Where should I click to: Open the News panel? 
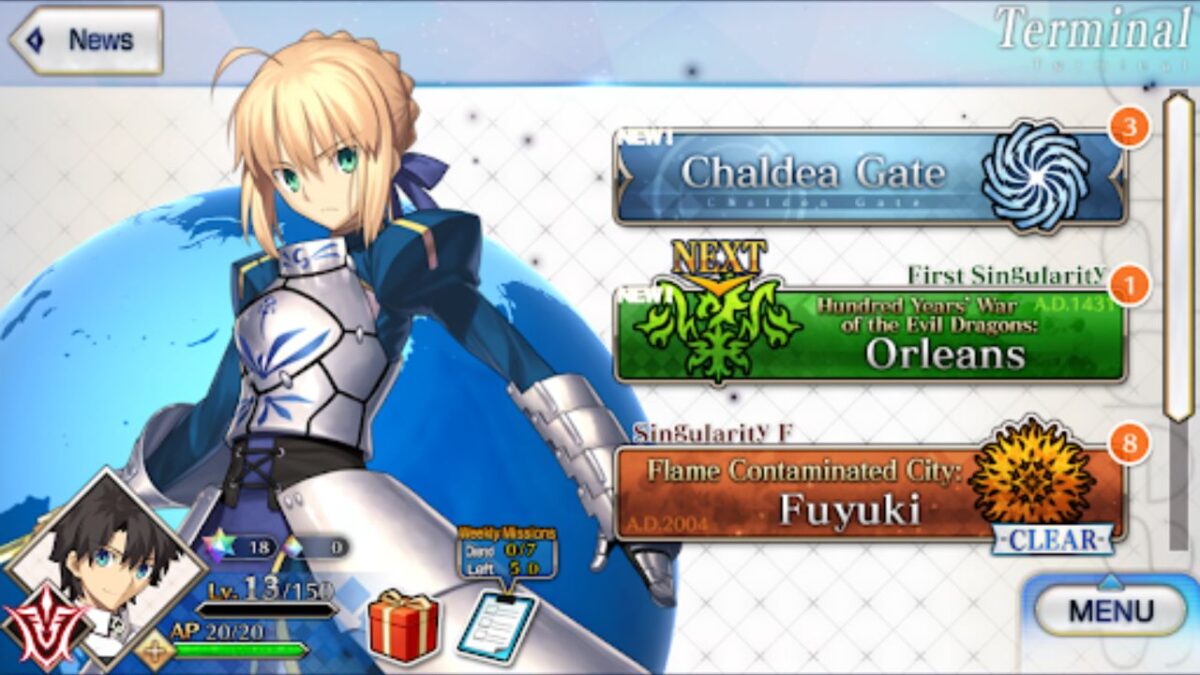(86, 40)
